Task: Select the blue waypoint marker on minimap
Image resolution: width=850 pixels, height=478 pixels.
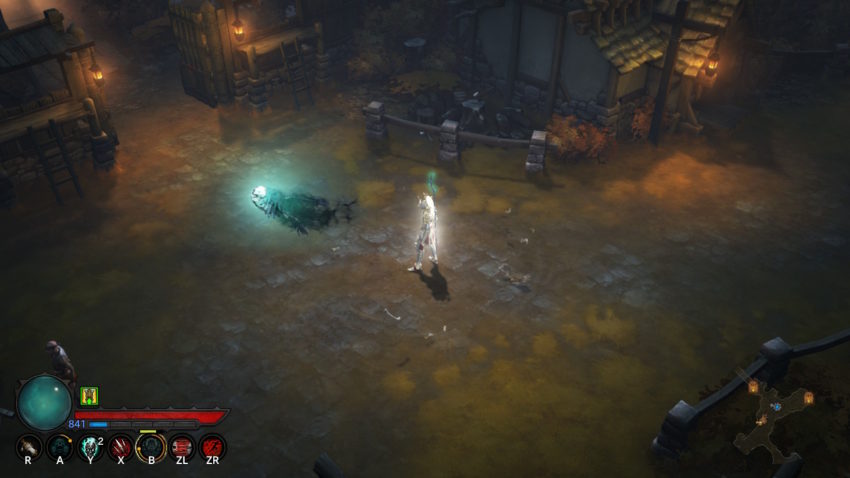Action: click(776, 407)
